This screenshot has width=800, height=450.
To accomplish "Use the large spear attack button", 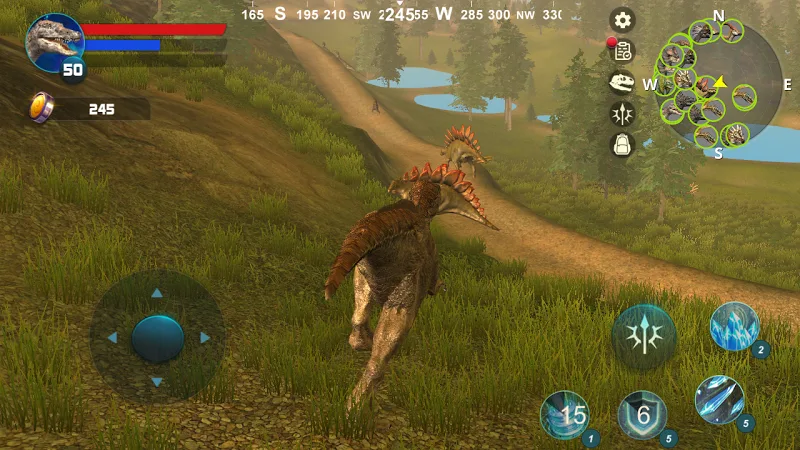I will 644,337.
